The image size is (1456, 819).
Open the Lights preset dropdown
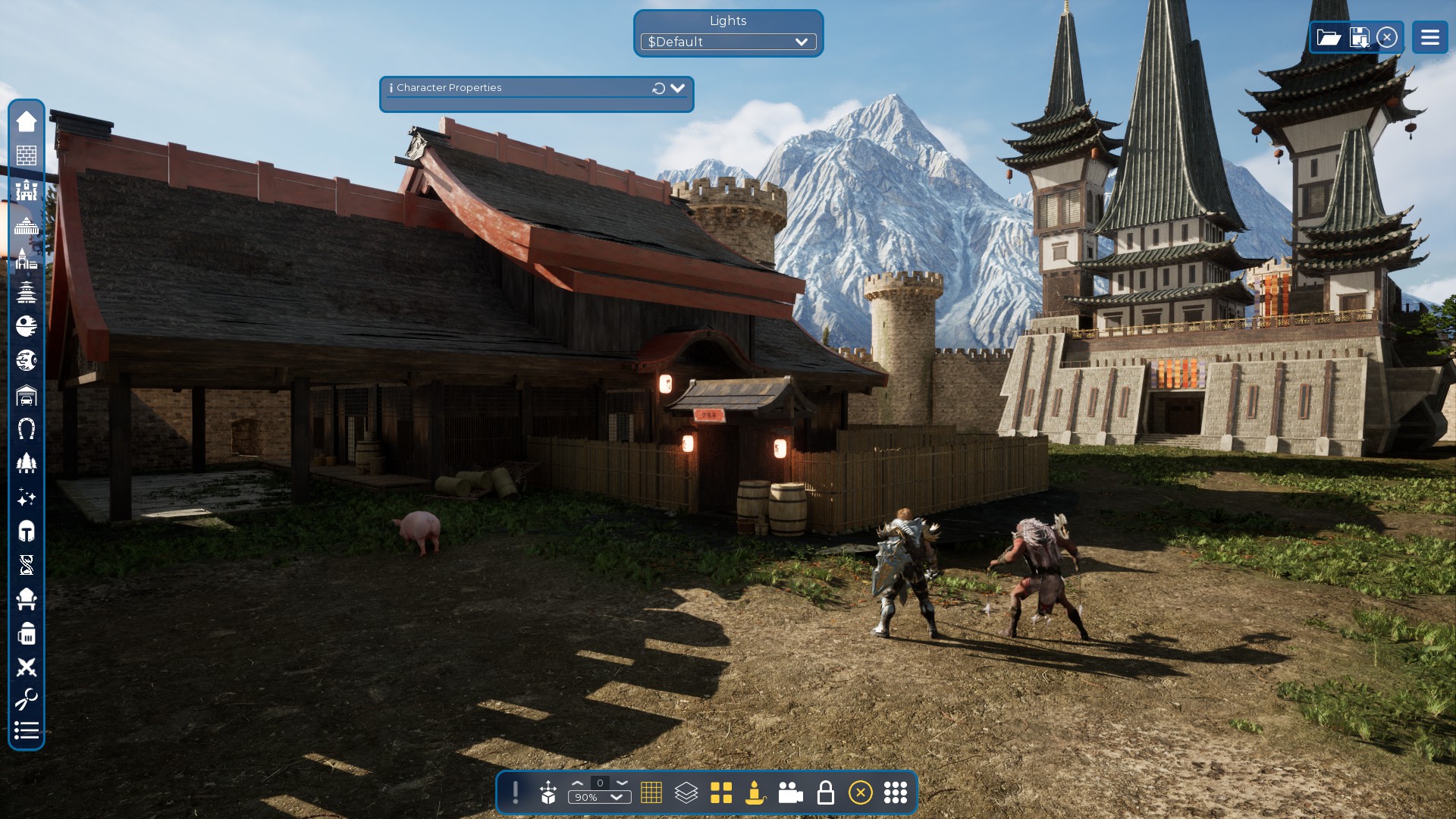[728, 42]
